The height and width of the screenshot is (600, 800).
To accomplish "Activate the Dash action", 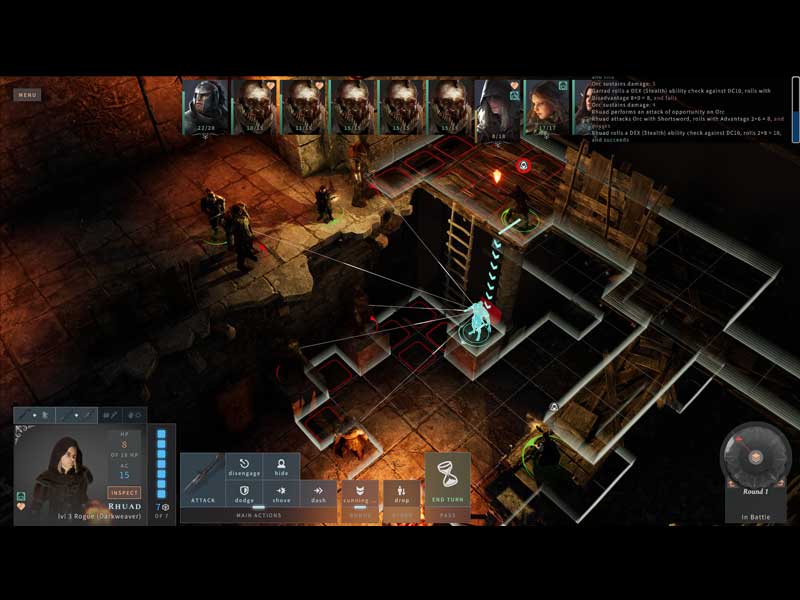I will [319, 494].
